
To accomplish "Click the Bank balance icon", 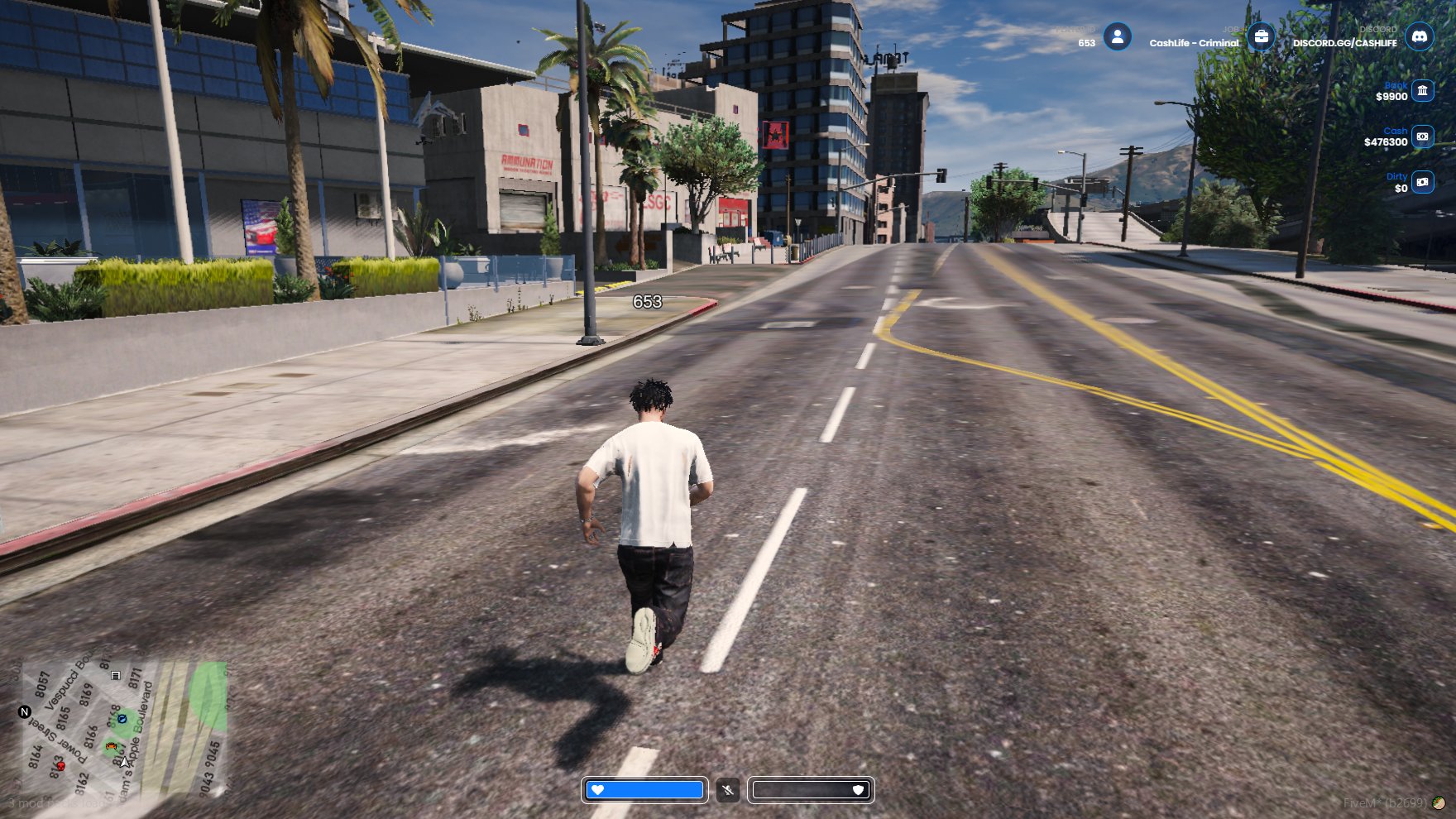I will (1422, 90).
